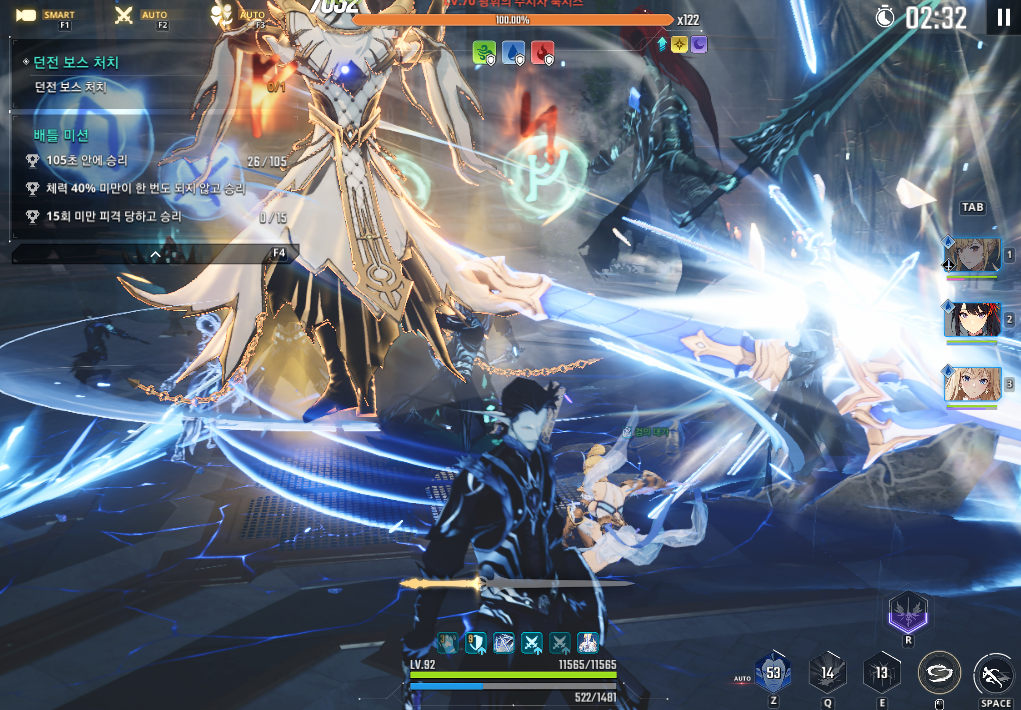The width and height of the screenshot is (1021, 710).
Task: Switch to the first party member portrait
Action: [971, 255]
